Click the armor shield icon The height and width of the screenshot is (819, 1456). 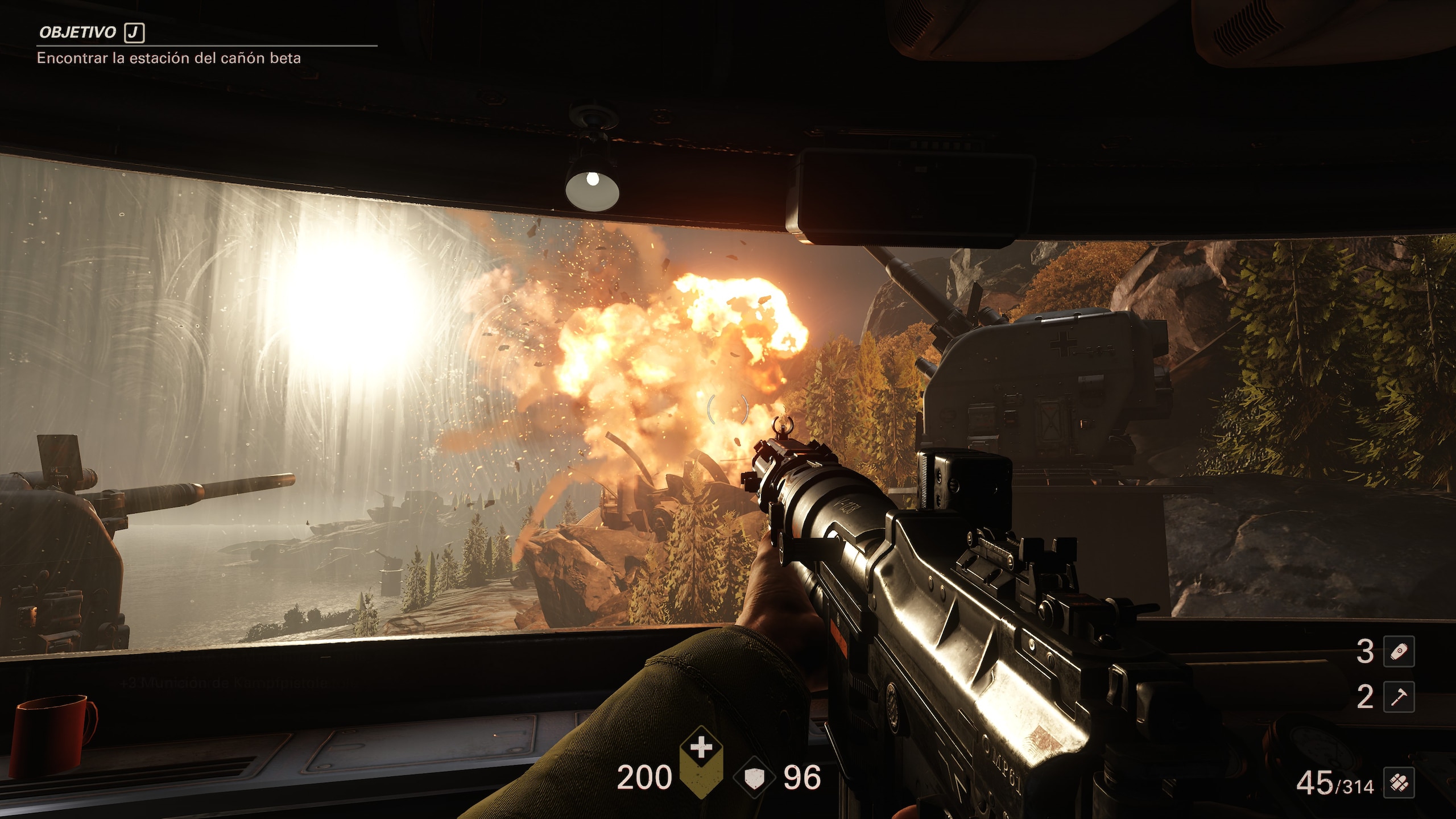coord(754,778)
